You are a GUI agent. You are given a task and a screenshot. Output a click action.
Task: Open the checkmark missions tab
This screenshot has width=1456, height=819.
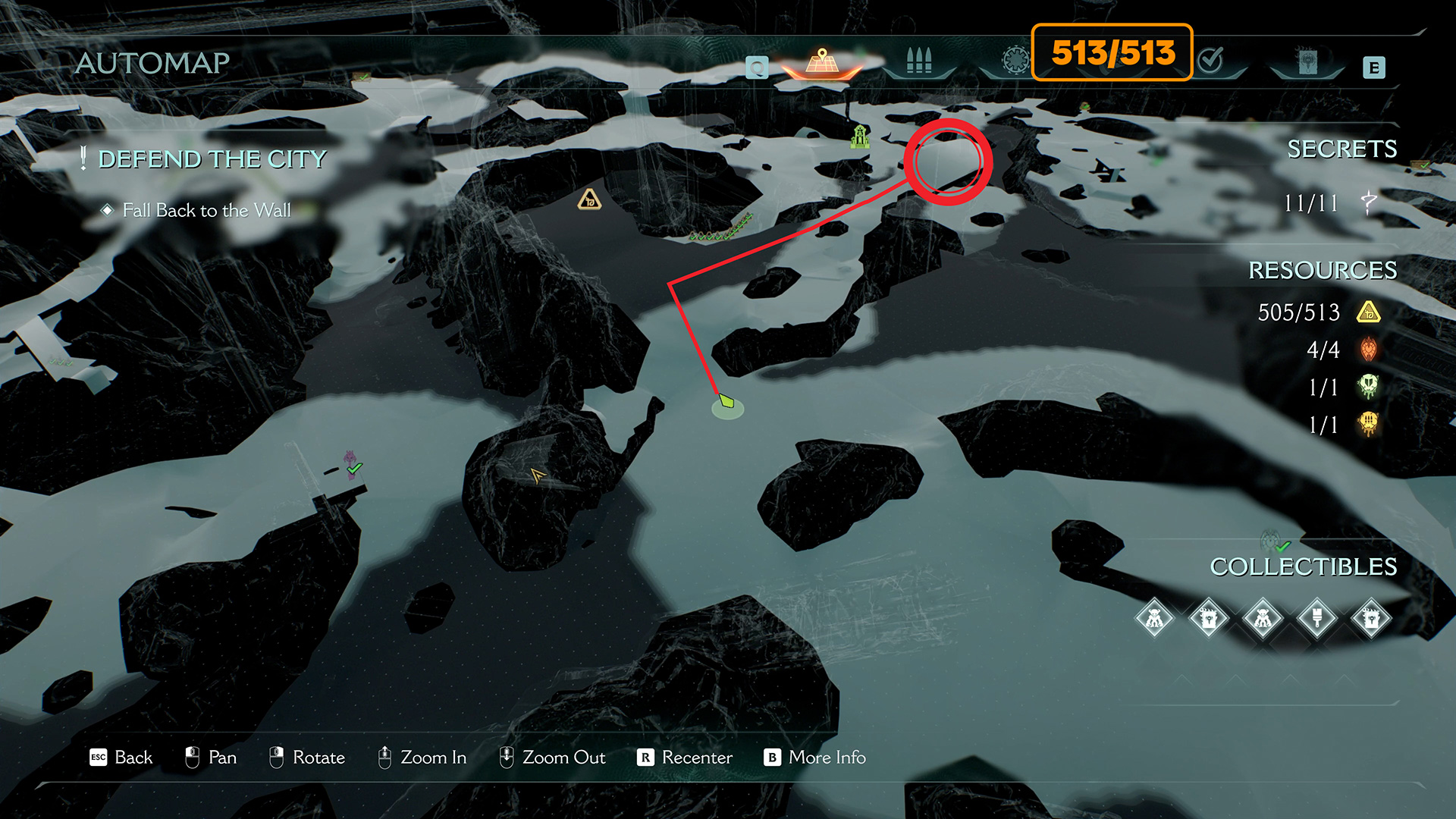pos(1211,61)
